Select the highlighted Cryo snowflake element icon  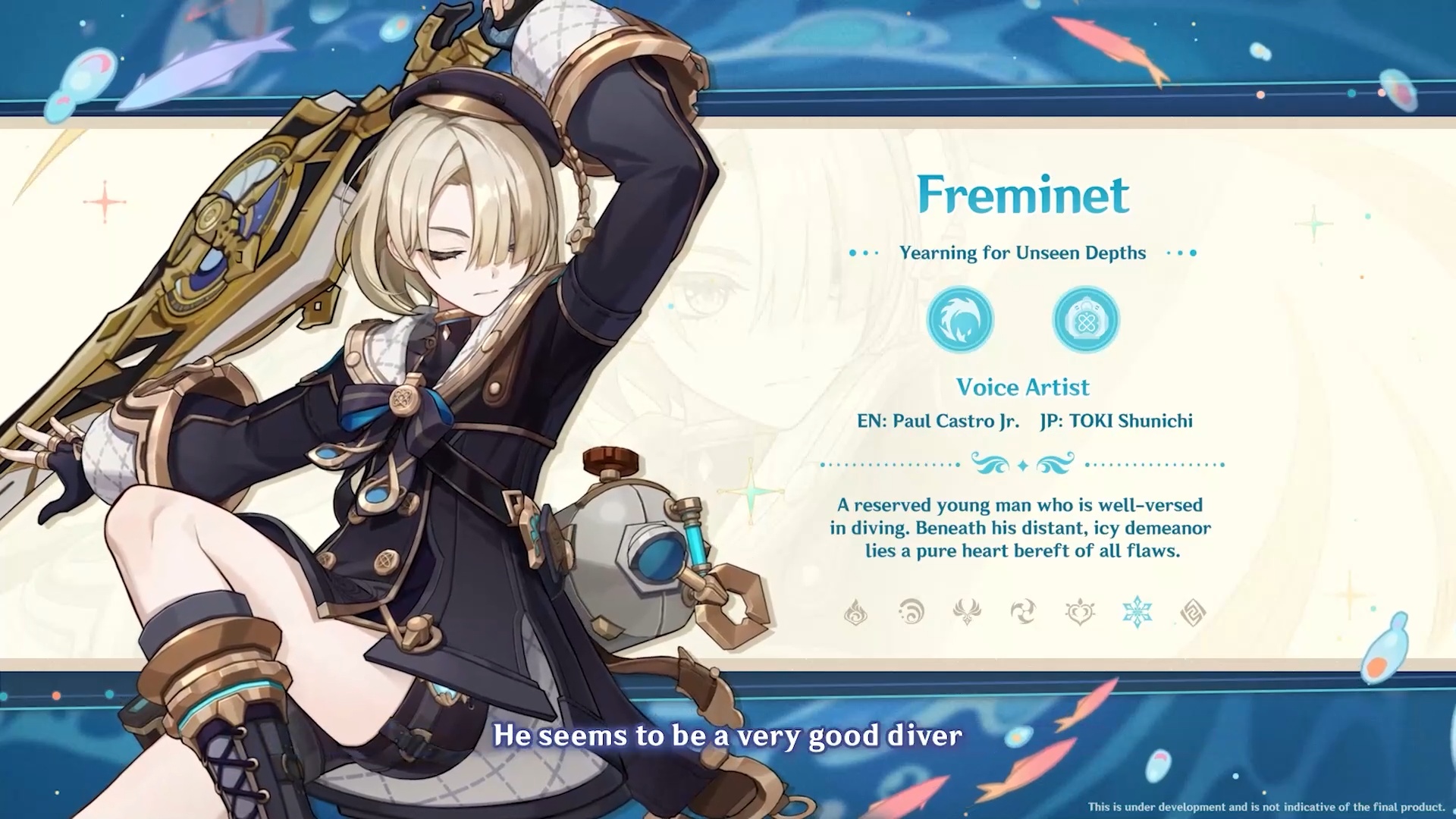1137,612
